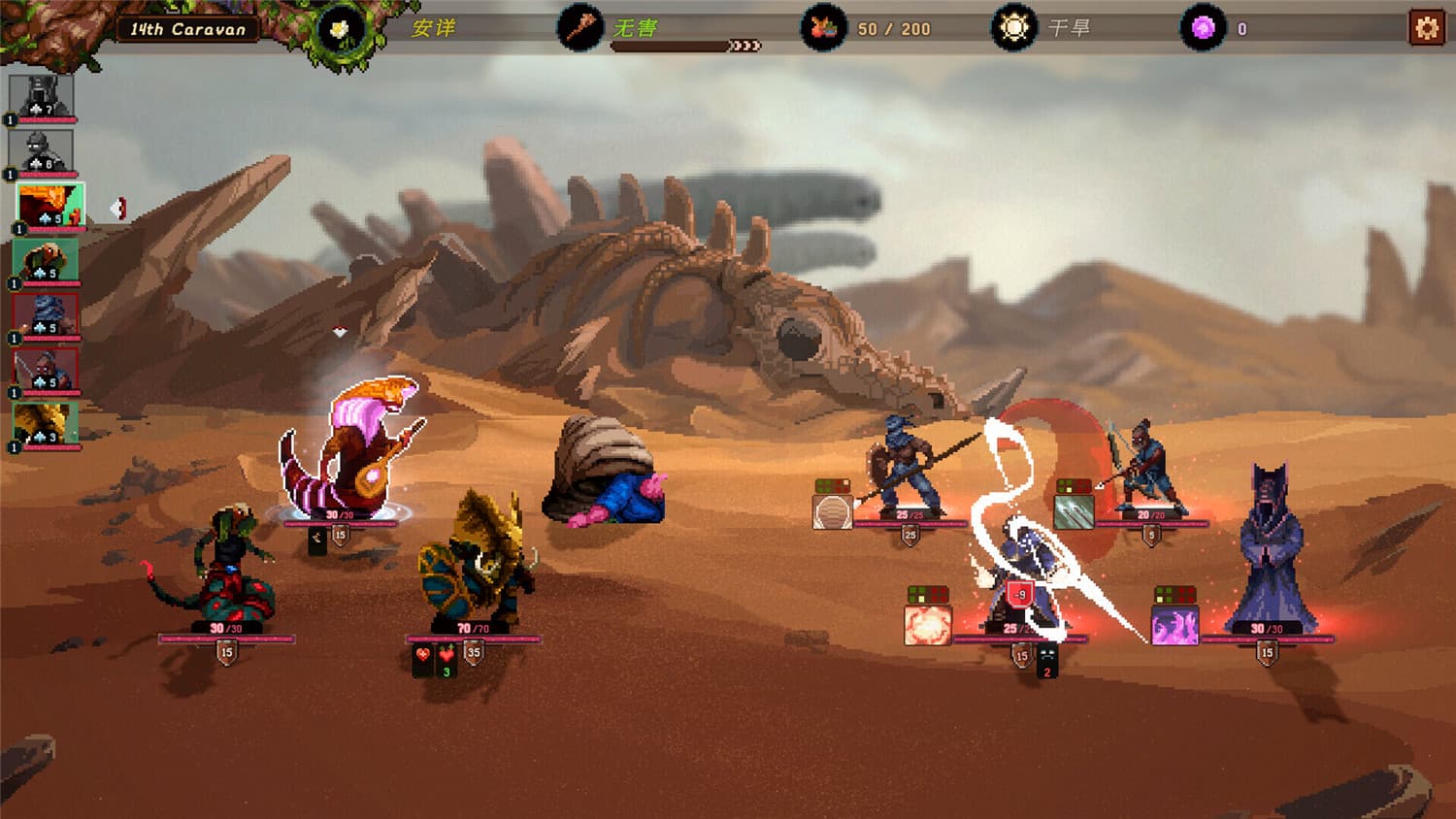
Task: Expand the heart buff icon under the golden warrior
Action: click(422, 656)
